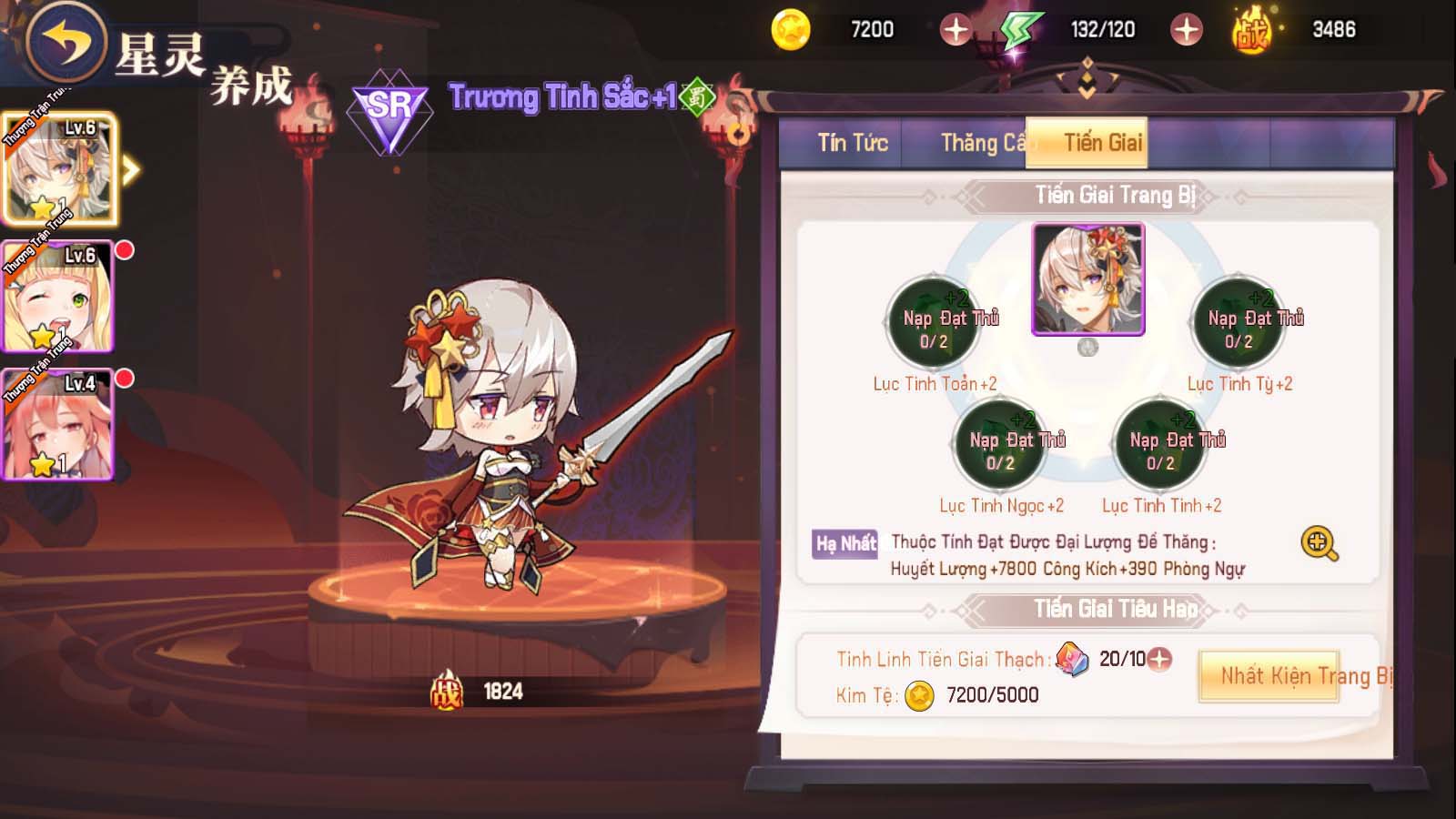Add more Tinh Linh Tiến Giai Thạch
This screenshot has width=1456, height=819.
pos(1159,659)
